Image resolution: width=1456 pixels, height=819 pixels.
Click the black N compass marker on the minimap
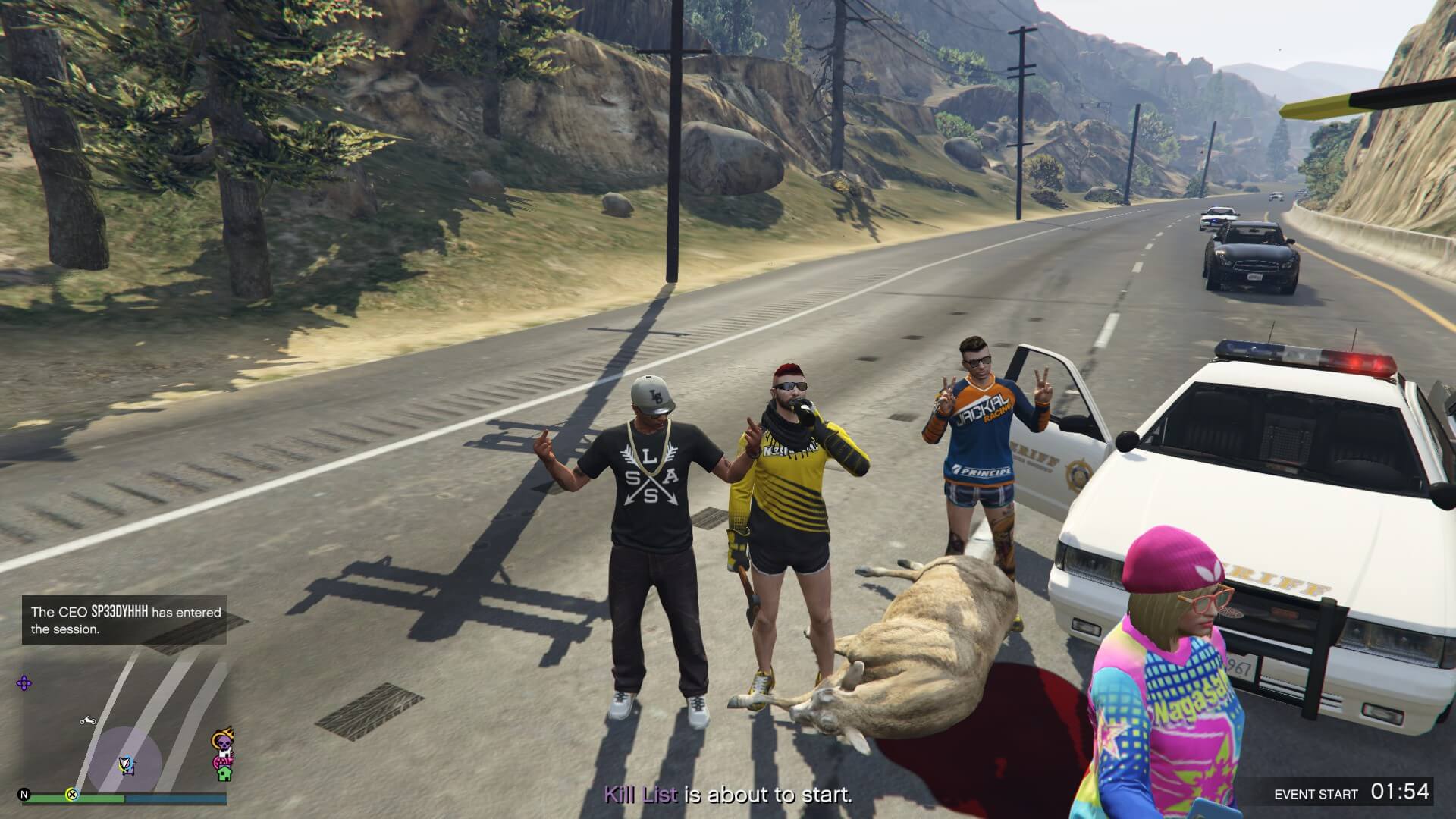tap(25, 794)
